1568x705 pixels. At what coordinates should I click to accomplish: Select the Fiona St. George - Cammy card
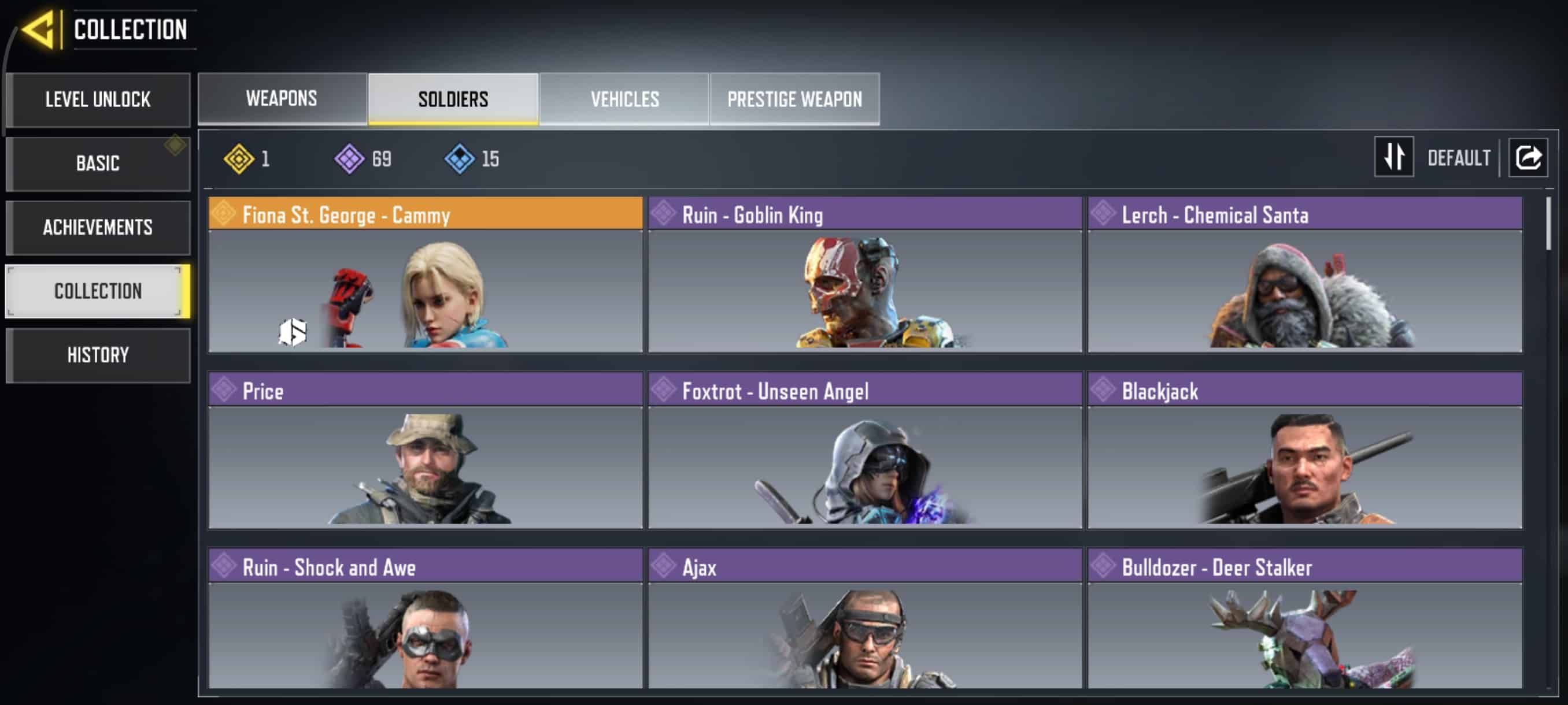(x=425, y=274)
